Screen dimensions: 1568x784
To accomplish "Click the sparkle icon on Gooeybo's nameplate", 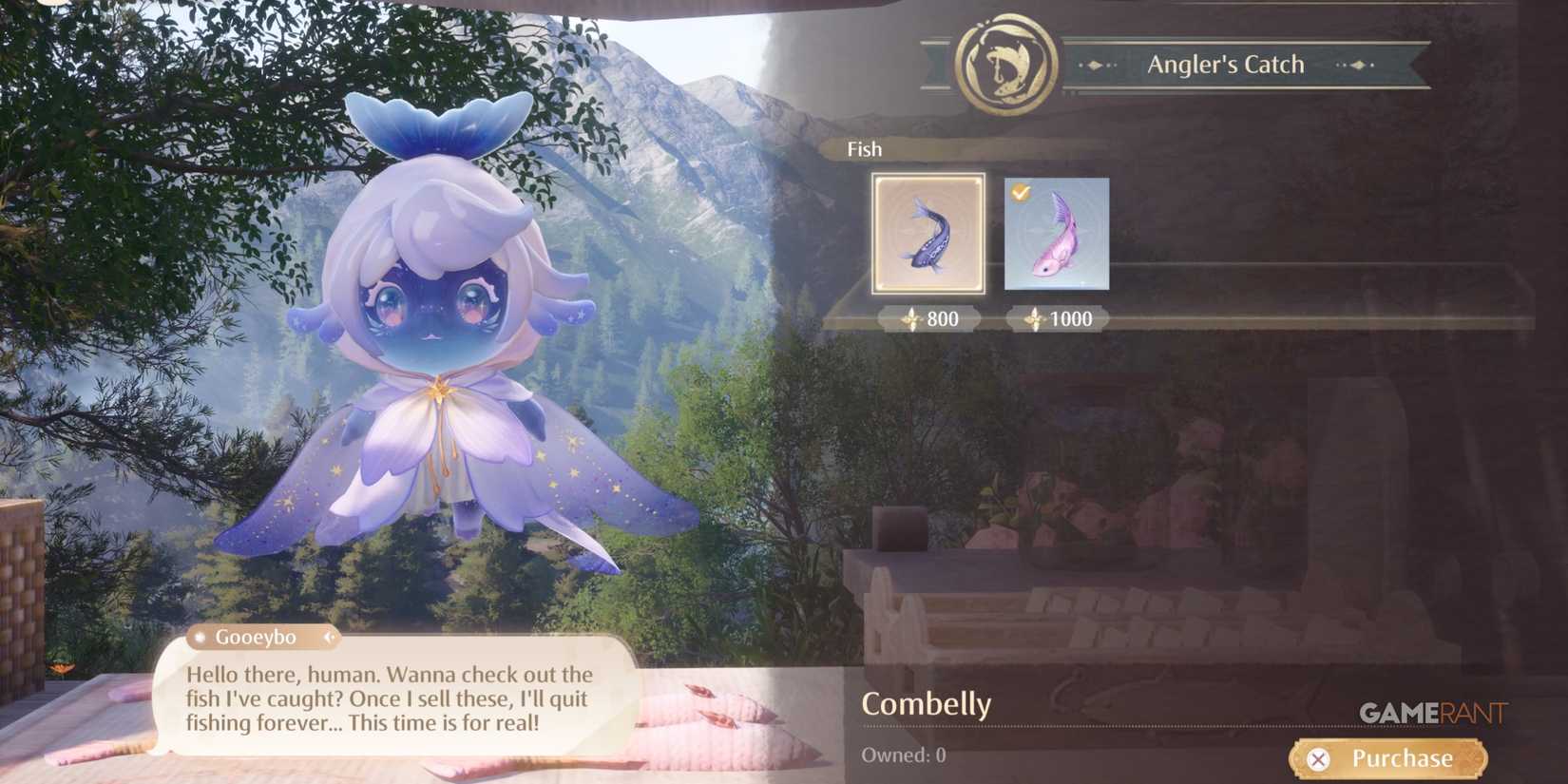I will point(200,637).
